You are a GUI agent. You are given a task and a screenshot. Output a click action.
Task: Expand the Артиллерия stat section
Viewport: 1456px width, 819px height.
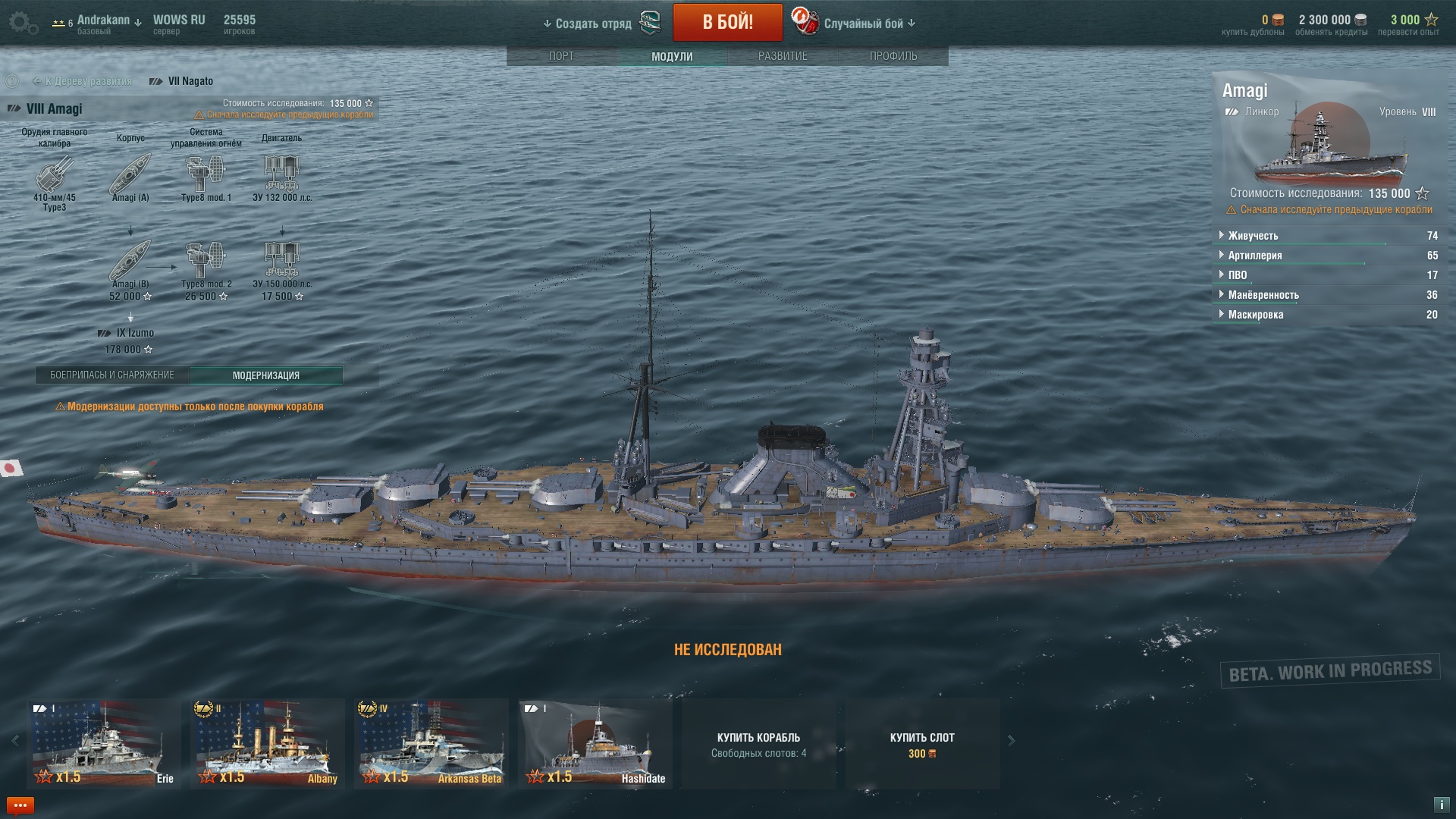click(1254, 256)
